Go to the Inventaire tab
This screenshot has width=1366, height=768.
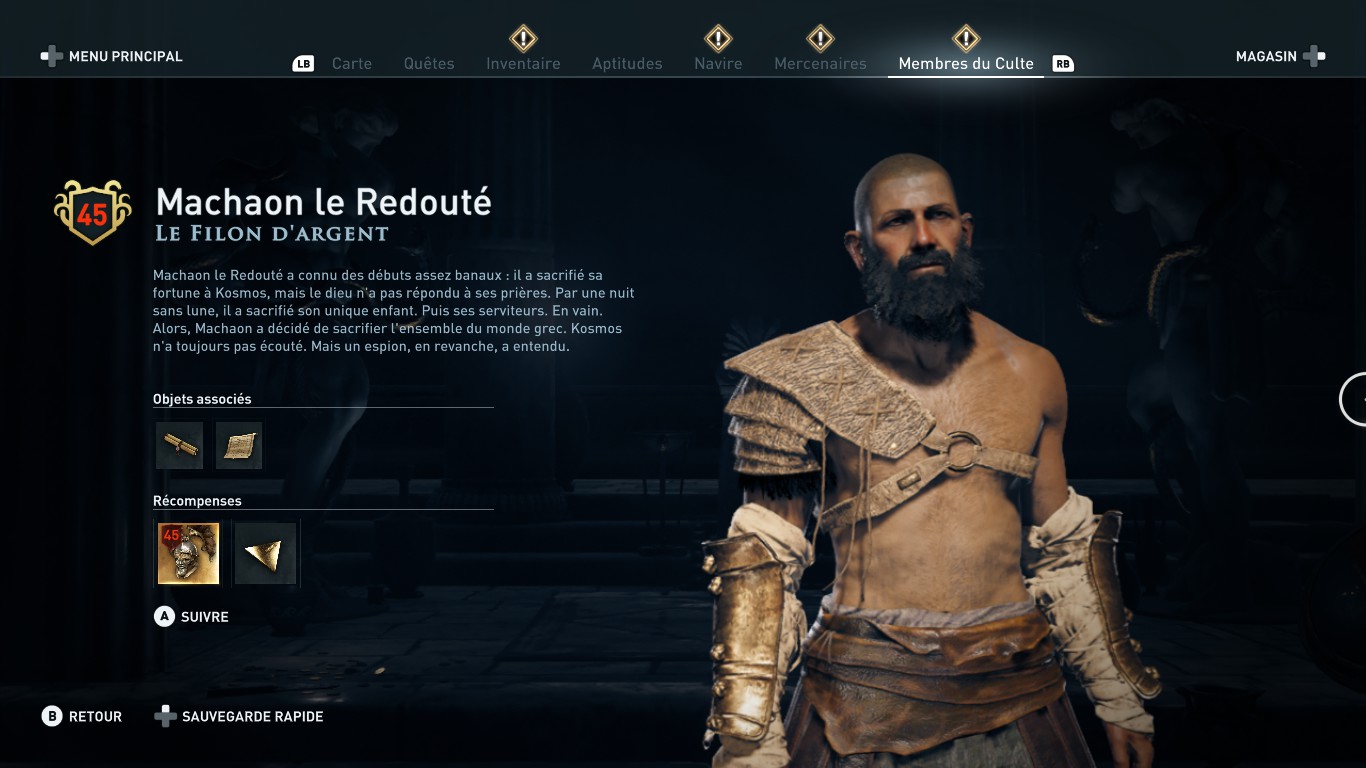tap(523, 63)
